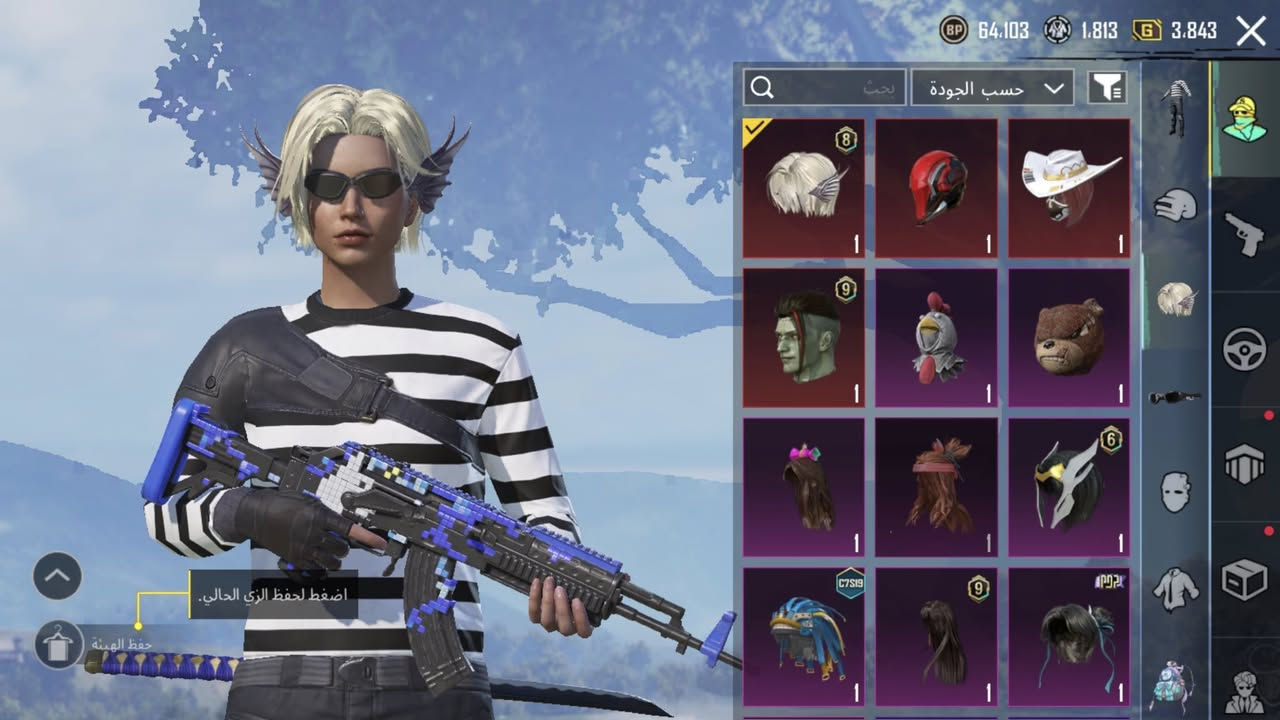Expand the panel with the up-arrow button
1280x720 pixels.
coord(57,576)
